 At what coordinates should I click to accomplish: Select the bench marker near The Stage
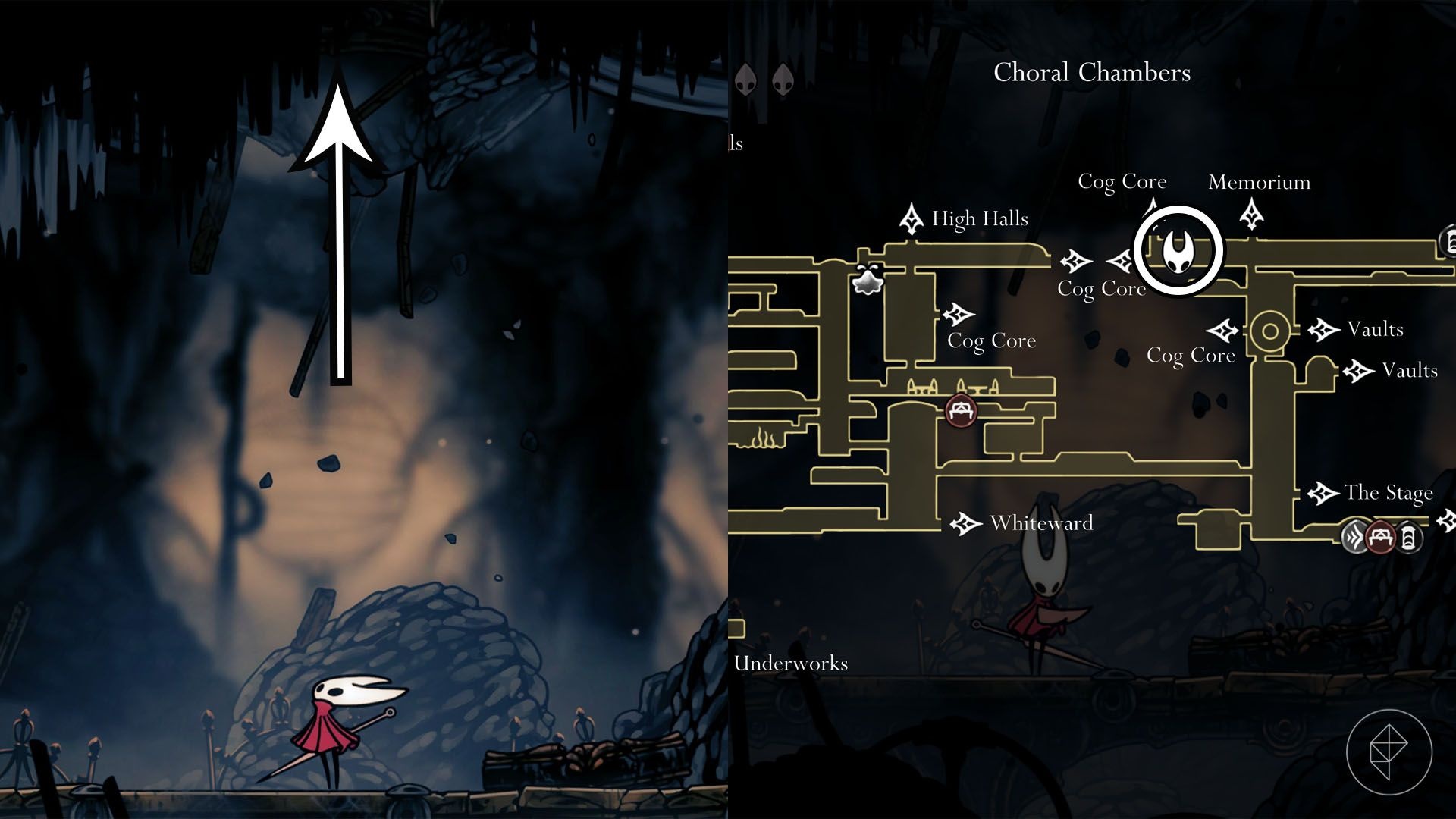[1381, 538]
